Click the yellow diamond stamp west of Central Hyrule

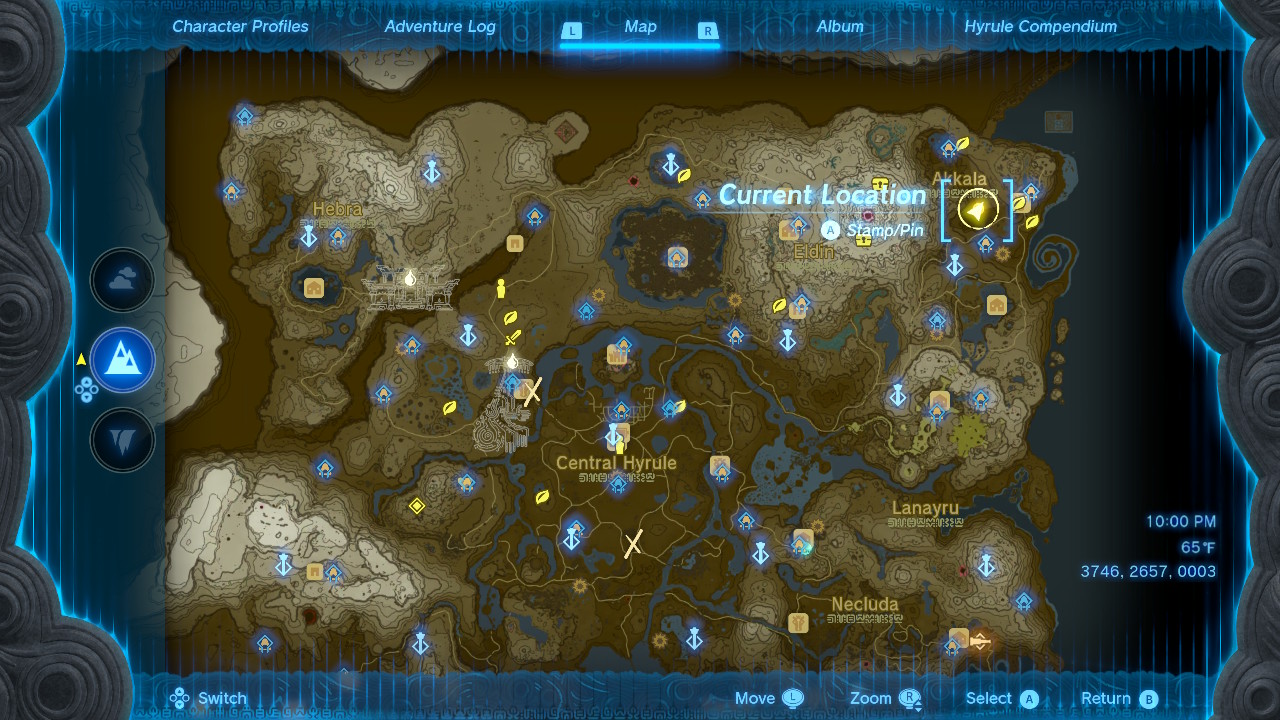(419, 507)
